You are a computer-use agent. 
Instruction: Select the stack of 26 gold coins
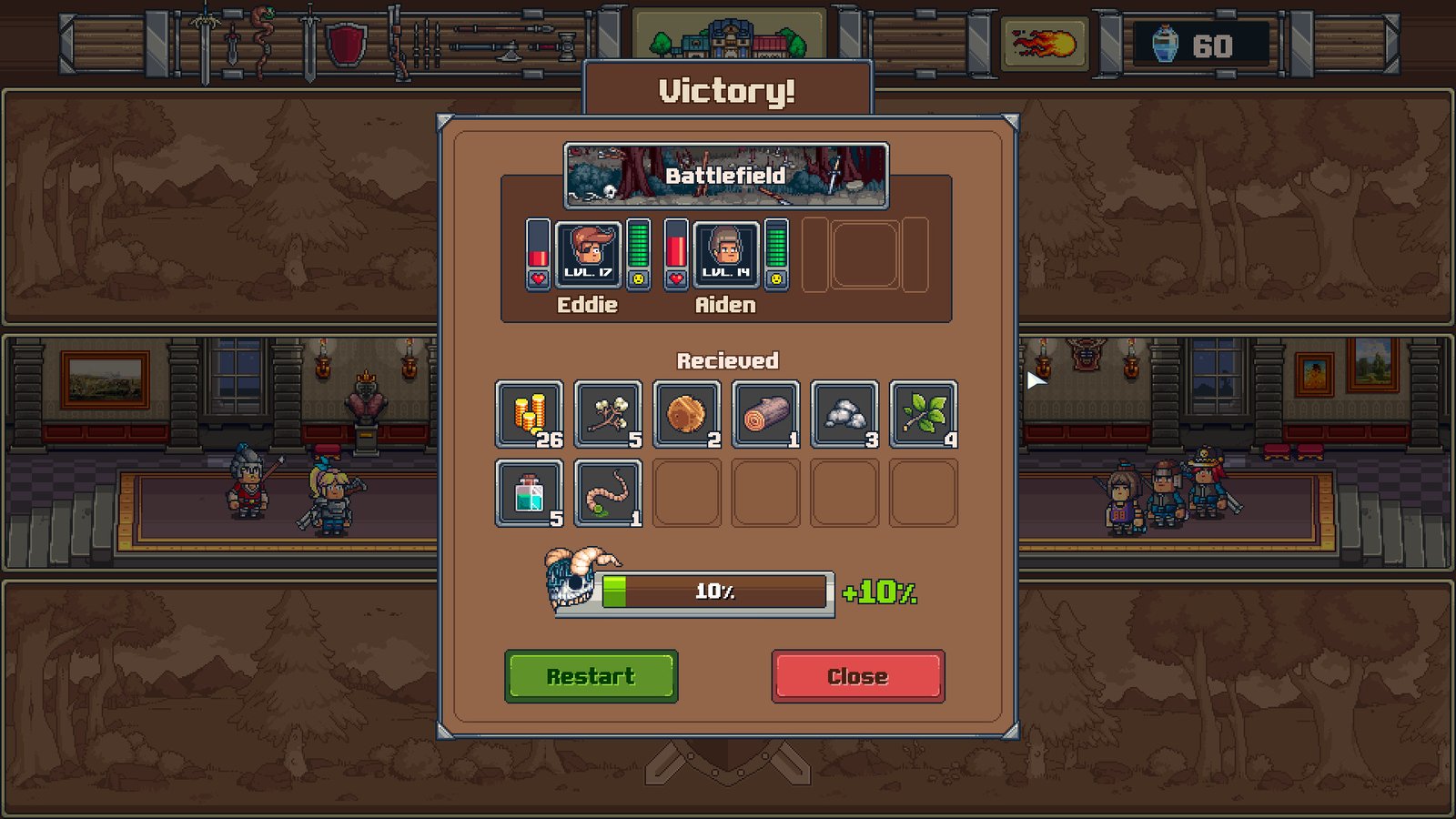(x=529, y=414)
